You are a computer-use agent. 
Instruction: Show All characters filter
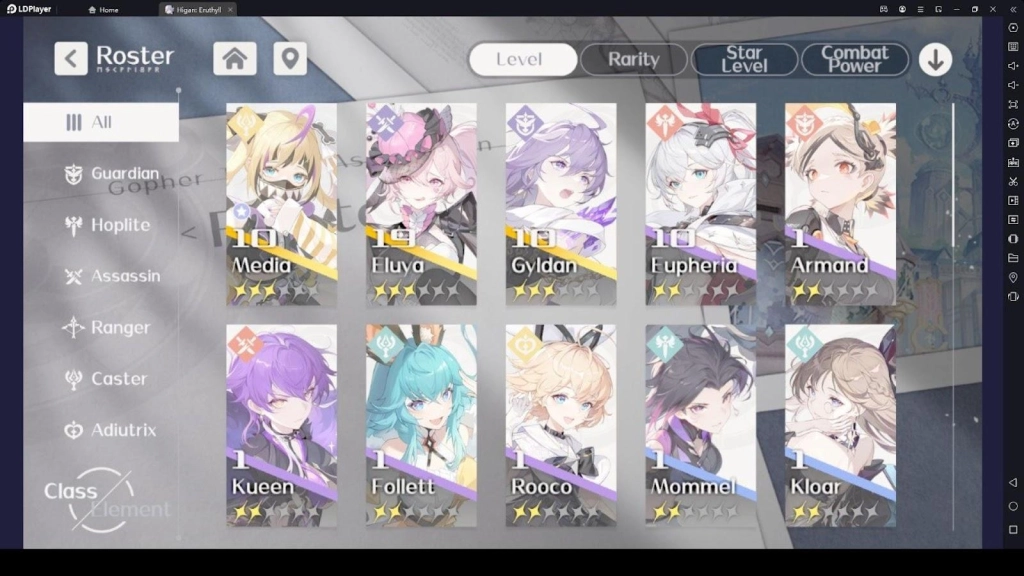click(101, 122)
